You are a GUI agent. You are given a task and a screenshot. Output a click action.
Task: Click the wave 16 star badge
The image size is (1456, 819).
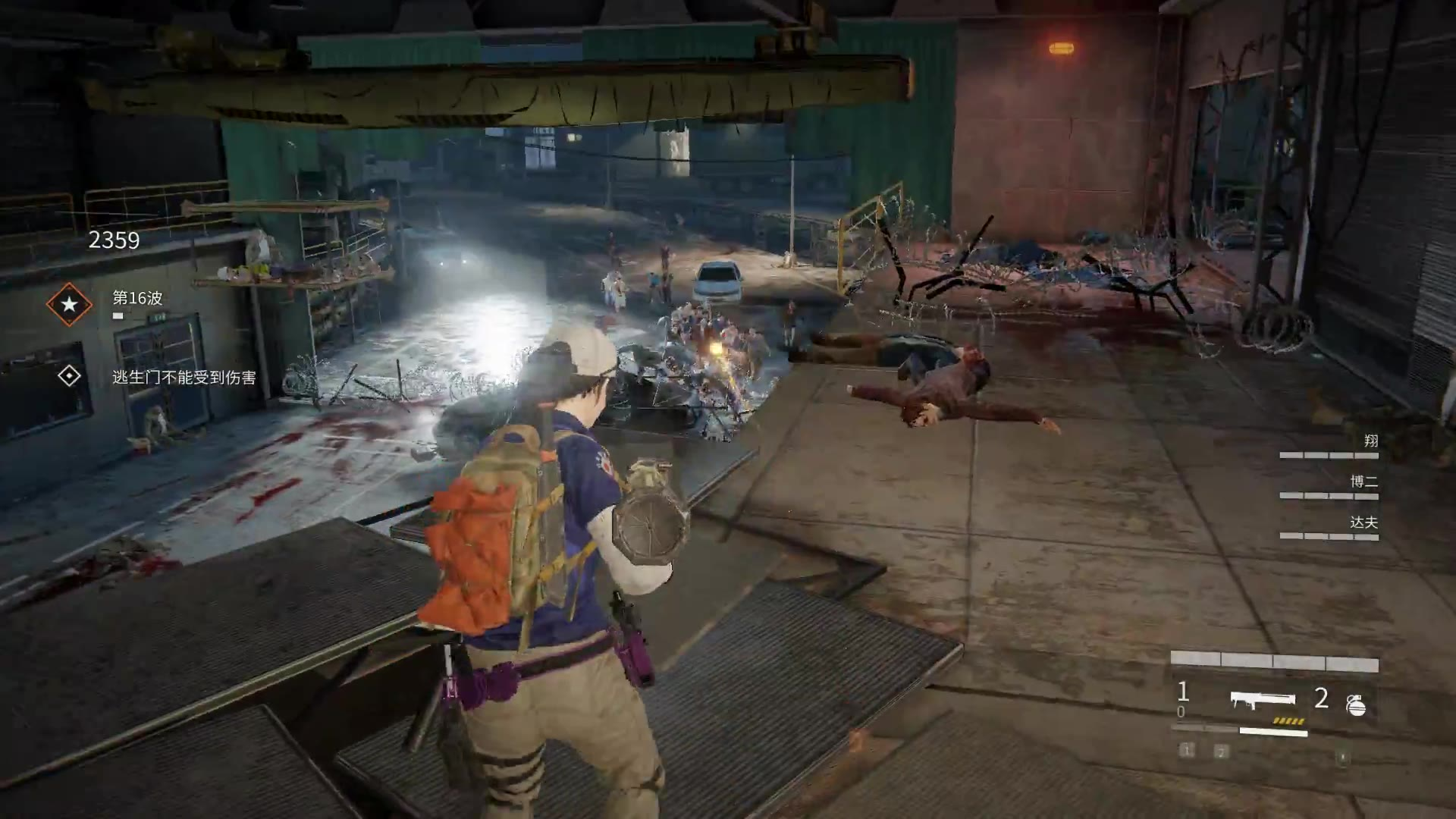coord(69,305)
